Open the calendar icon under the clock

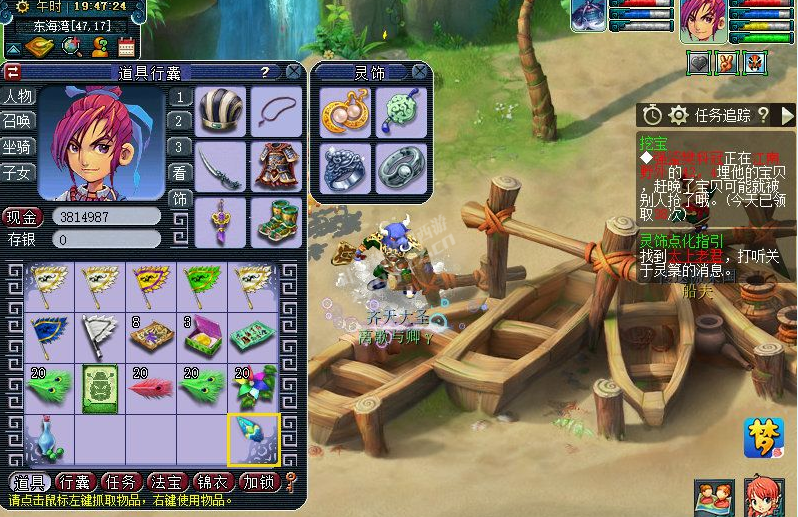(127, 46)
